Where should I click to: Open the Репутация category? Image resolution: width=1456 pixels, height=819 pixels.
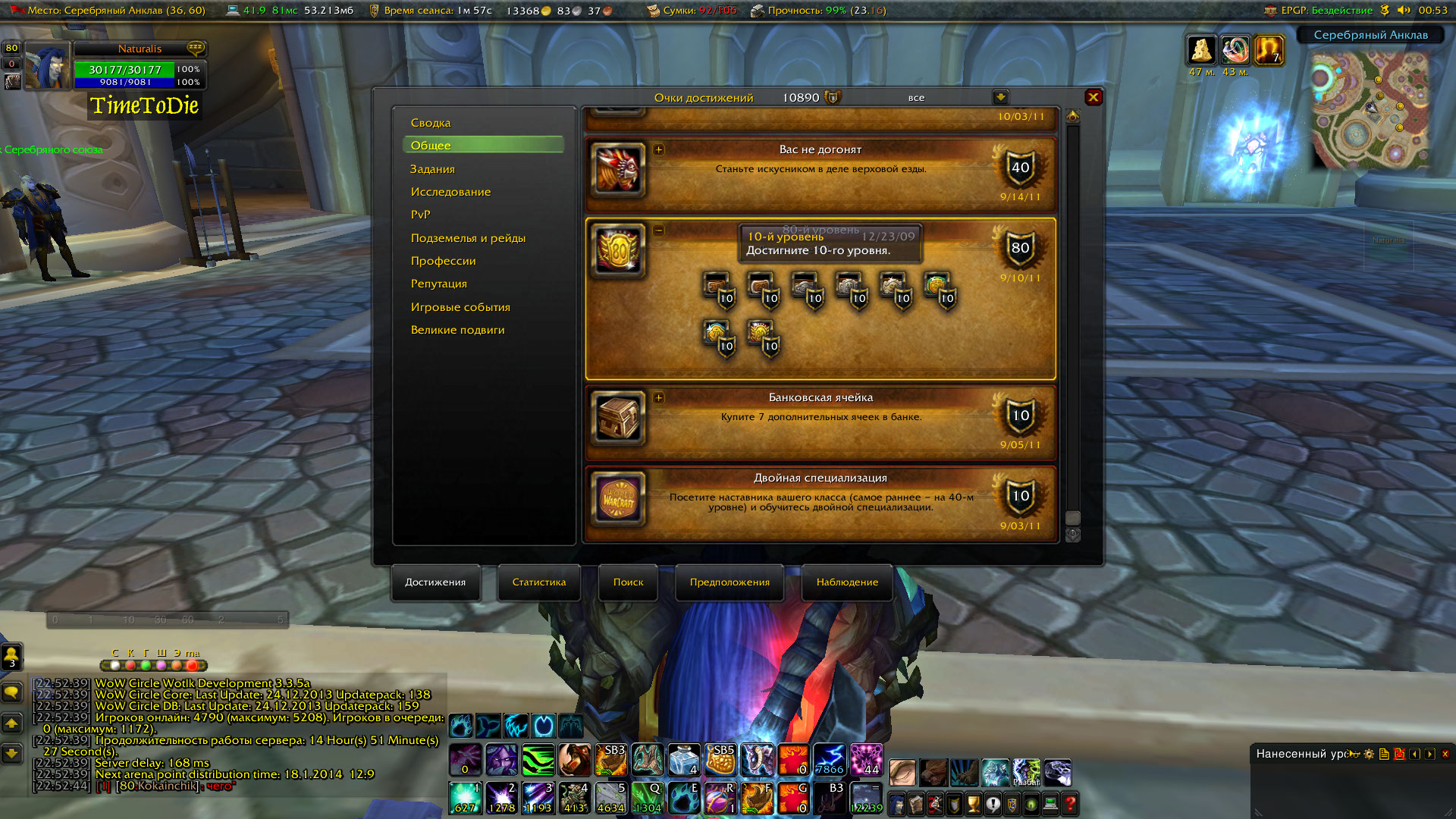click(x=438, y=284)
